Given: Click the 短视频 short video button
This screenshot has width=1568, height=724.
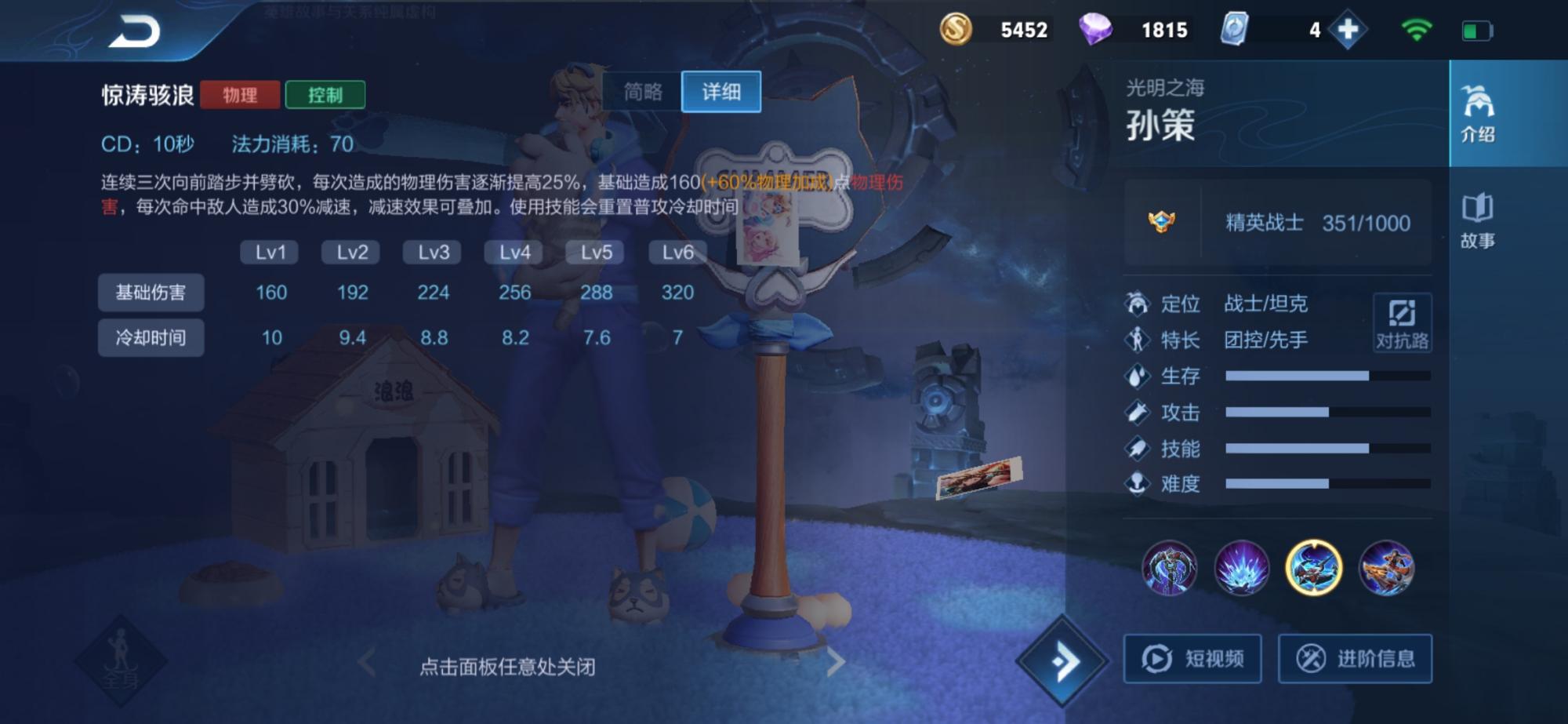Looking at the screenshot, I should click(1192, 659).
